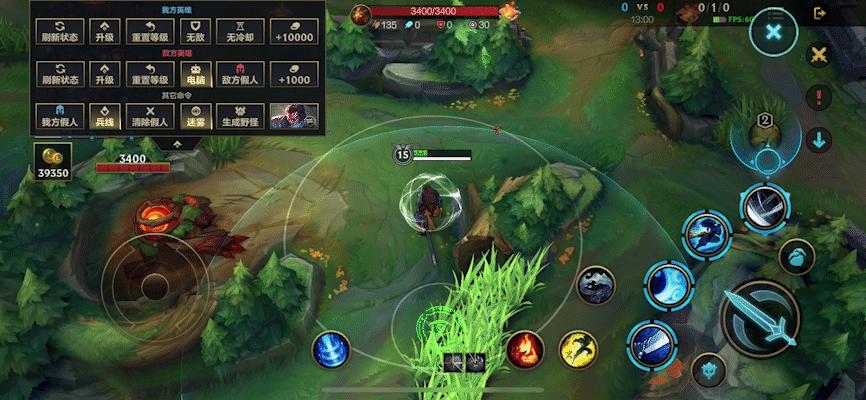Toggle the 迷雾 fog of war button

pyautogui.click(x=195, y=115)
